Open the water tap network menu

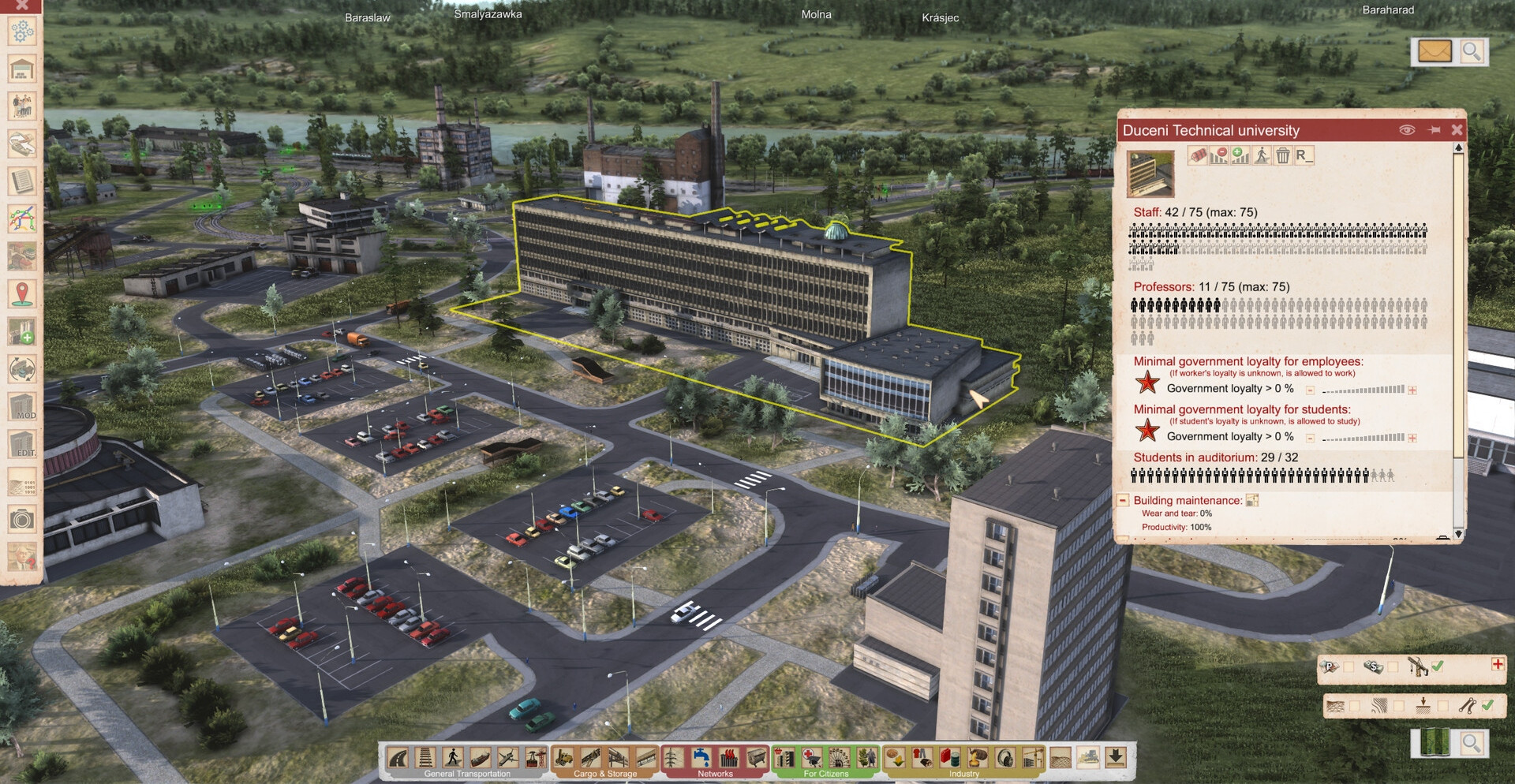[701, 758]
